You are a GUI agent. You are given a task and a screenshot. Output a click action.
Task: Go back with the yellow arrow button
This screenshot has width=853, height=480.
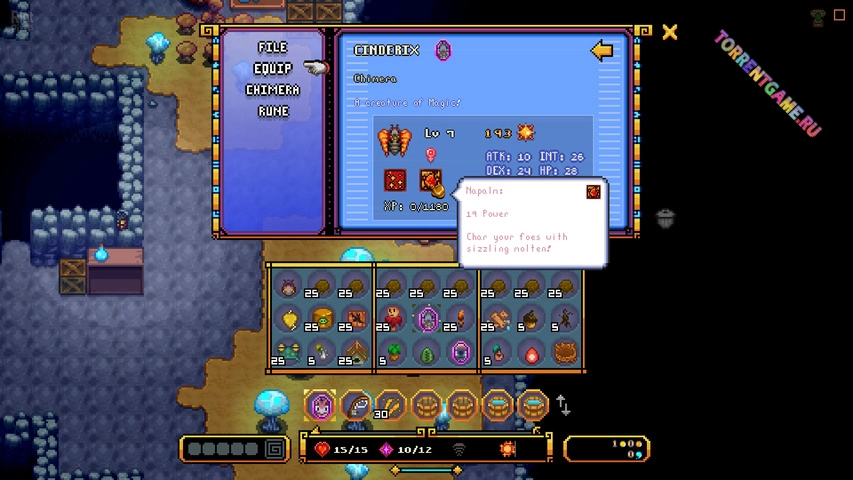601,51
